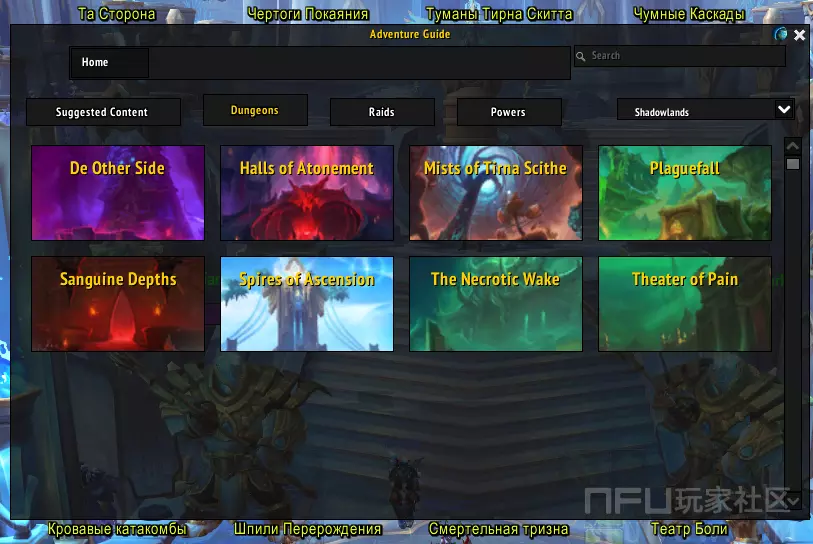Screen dimensions: 813x544
Task: Click the Home breadcrumb button
Action: click(109, 63)
